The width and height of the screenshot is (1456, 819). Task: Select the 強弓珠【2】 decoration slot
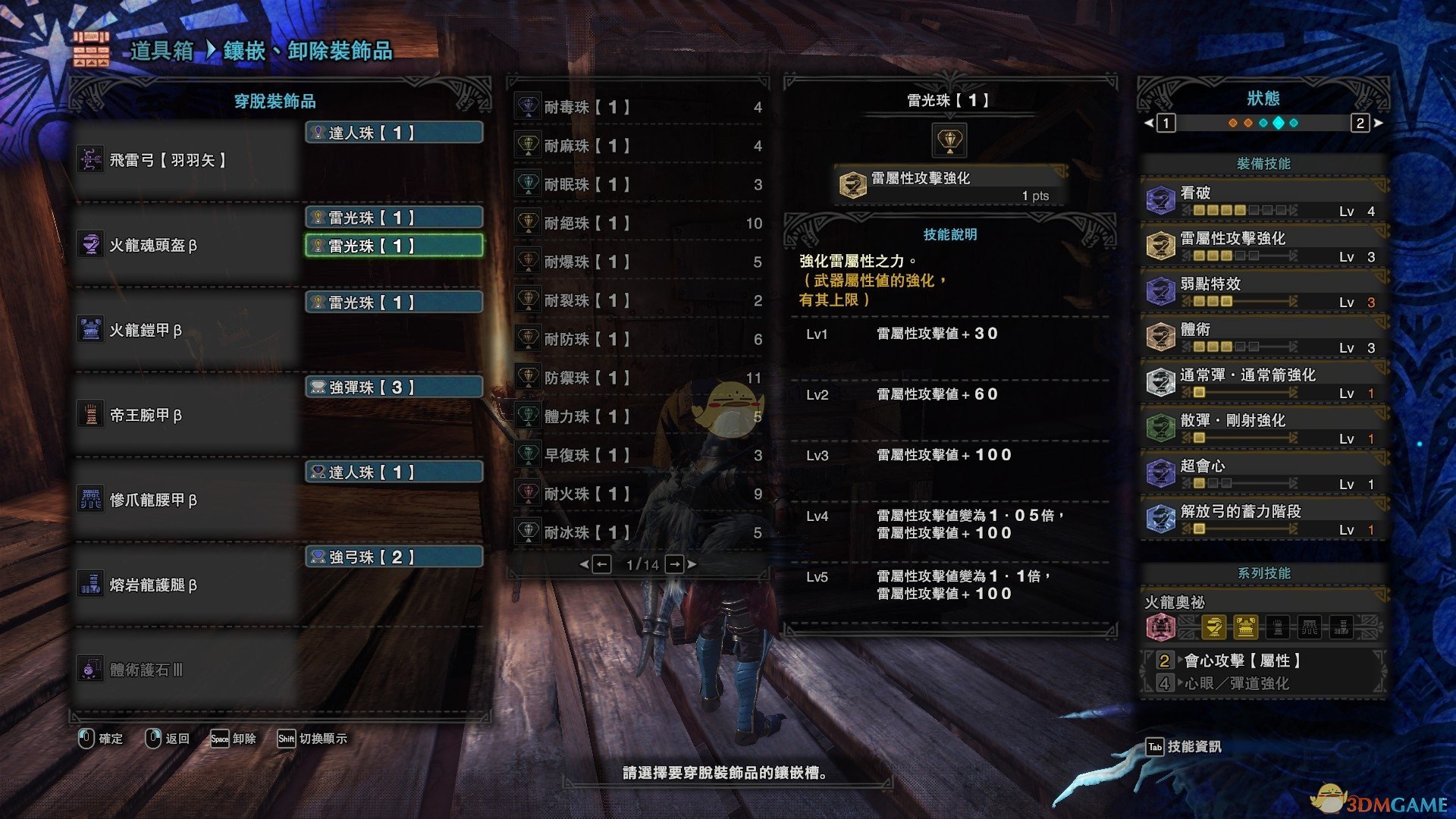click(394, 557)
